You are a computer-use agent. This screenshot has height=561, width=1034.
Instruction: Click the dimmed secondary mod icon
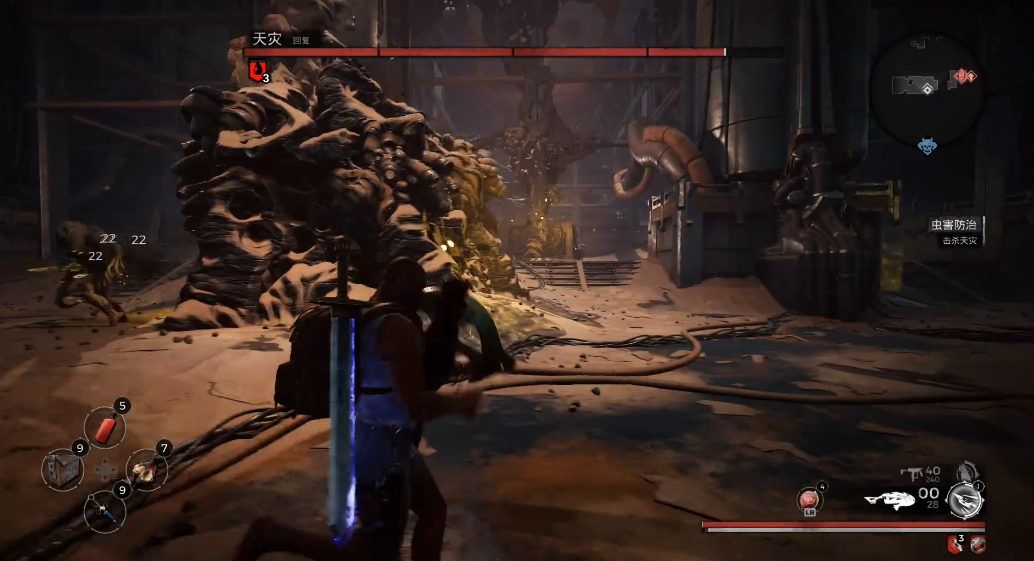pyautogui.click(x=965, y=471)
